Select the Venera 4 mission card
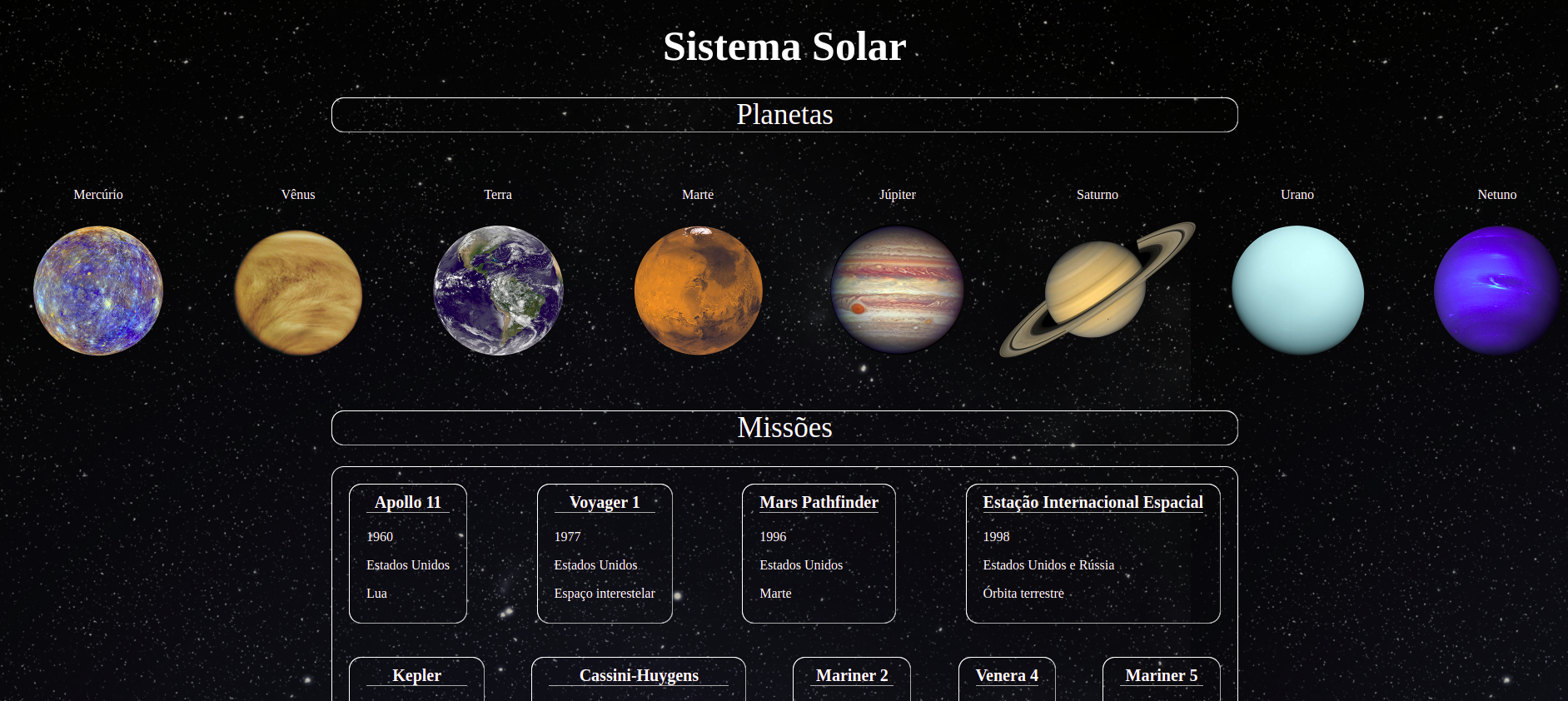Screen dimensions: 1568x701 click(x=1007, y=675)
